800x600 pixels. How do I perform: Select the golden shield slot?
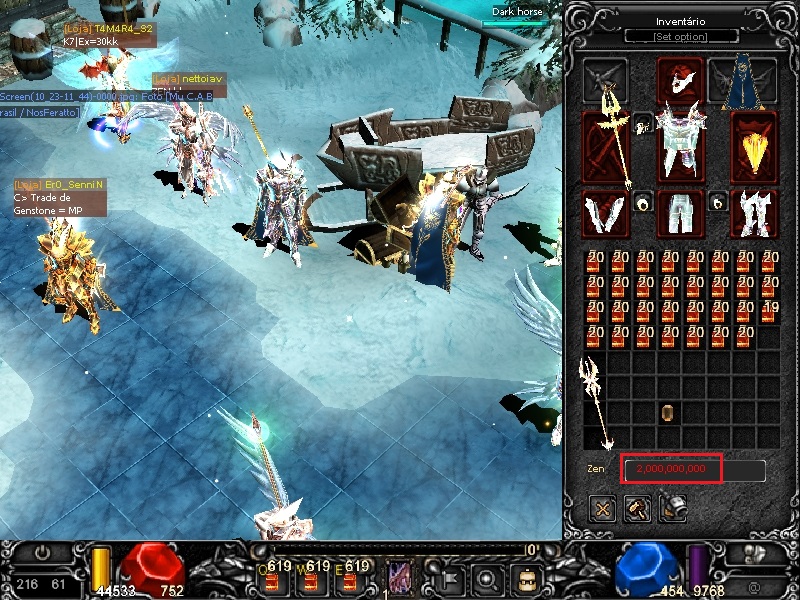click(754, 142)
